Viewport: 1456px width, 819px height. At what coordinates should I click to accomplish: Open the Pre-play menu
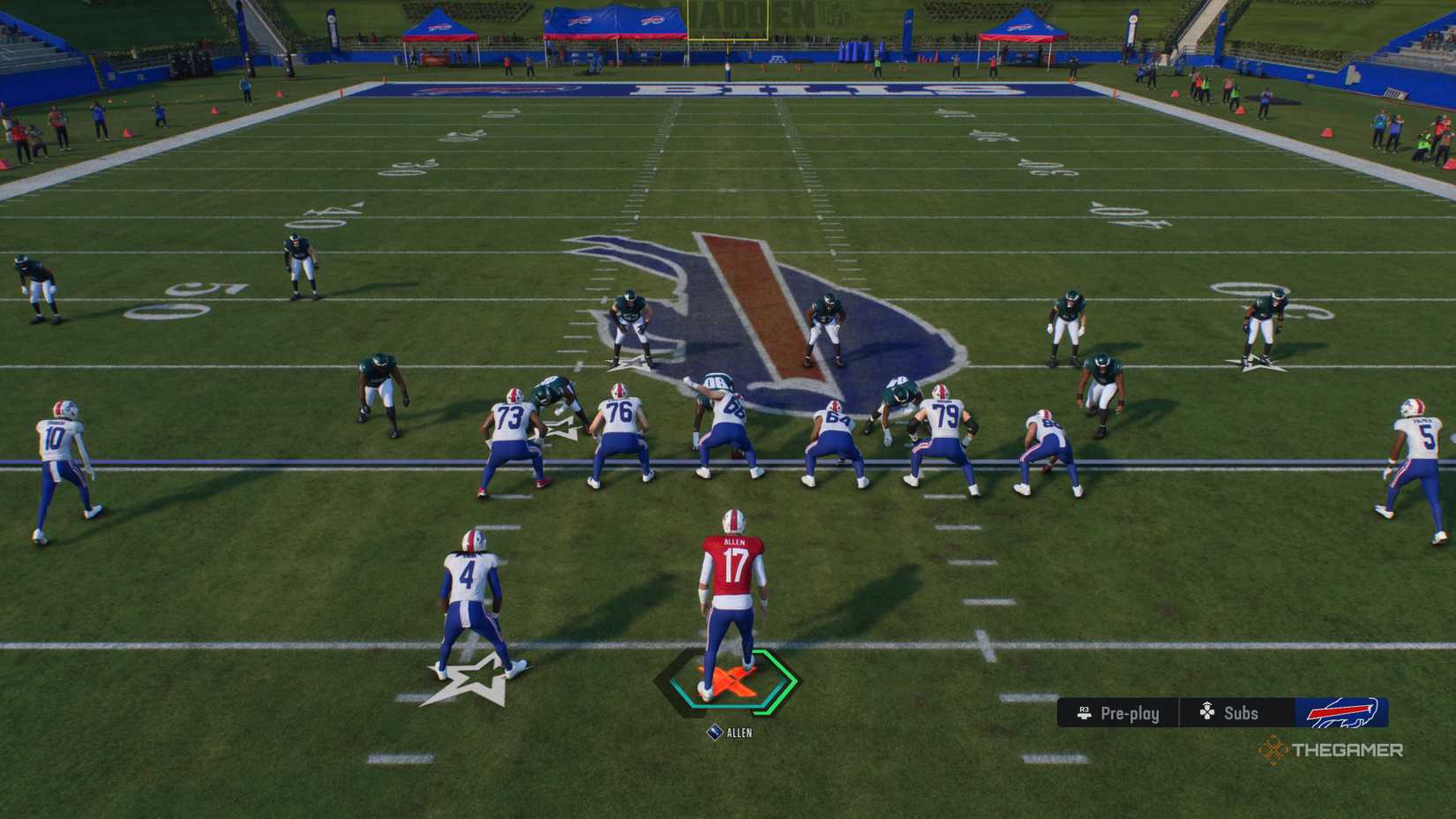coord(1132,713)
